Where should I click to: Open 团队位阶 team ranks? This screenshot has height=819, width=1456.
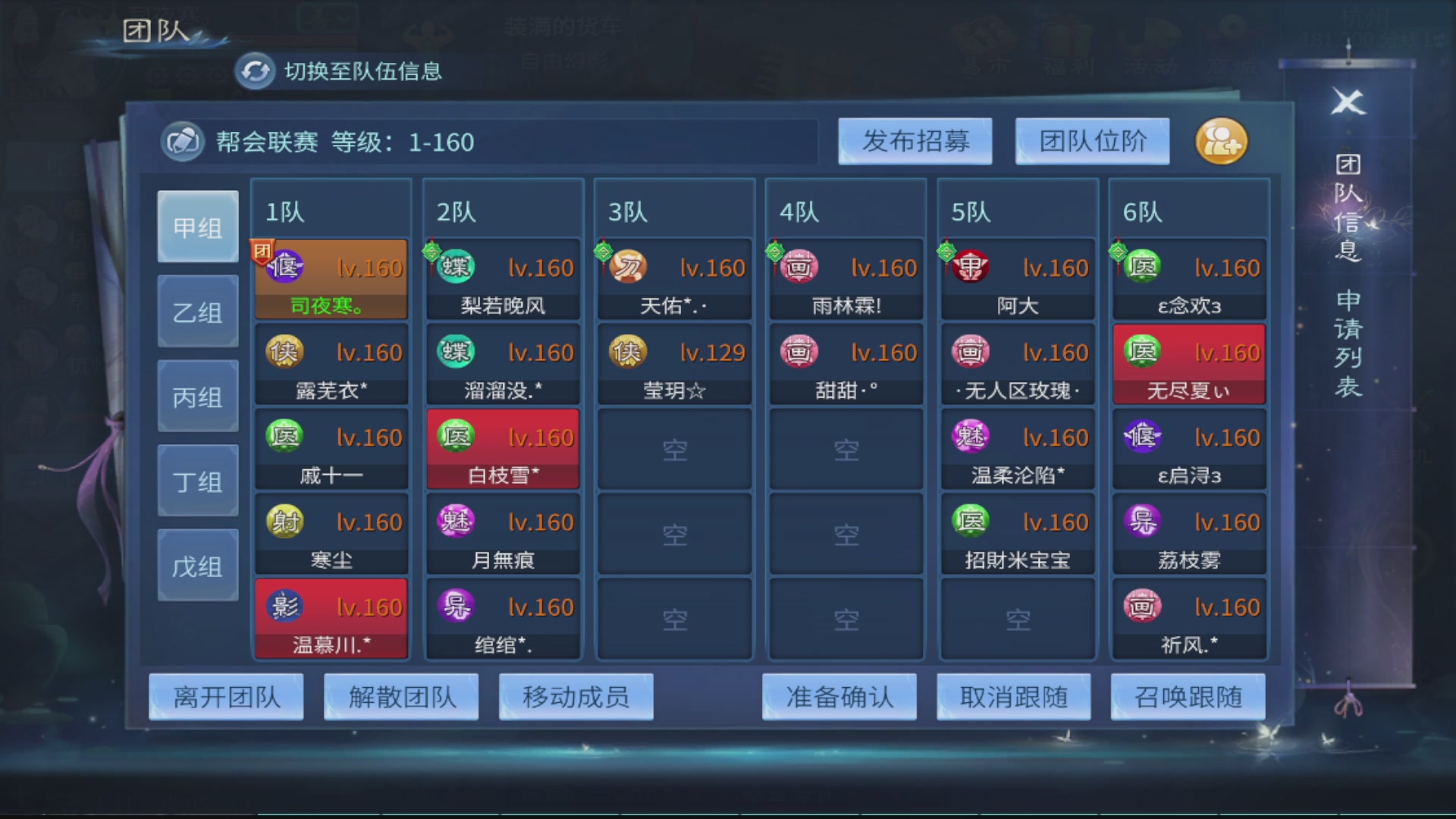1093,141
